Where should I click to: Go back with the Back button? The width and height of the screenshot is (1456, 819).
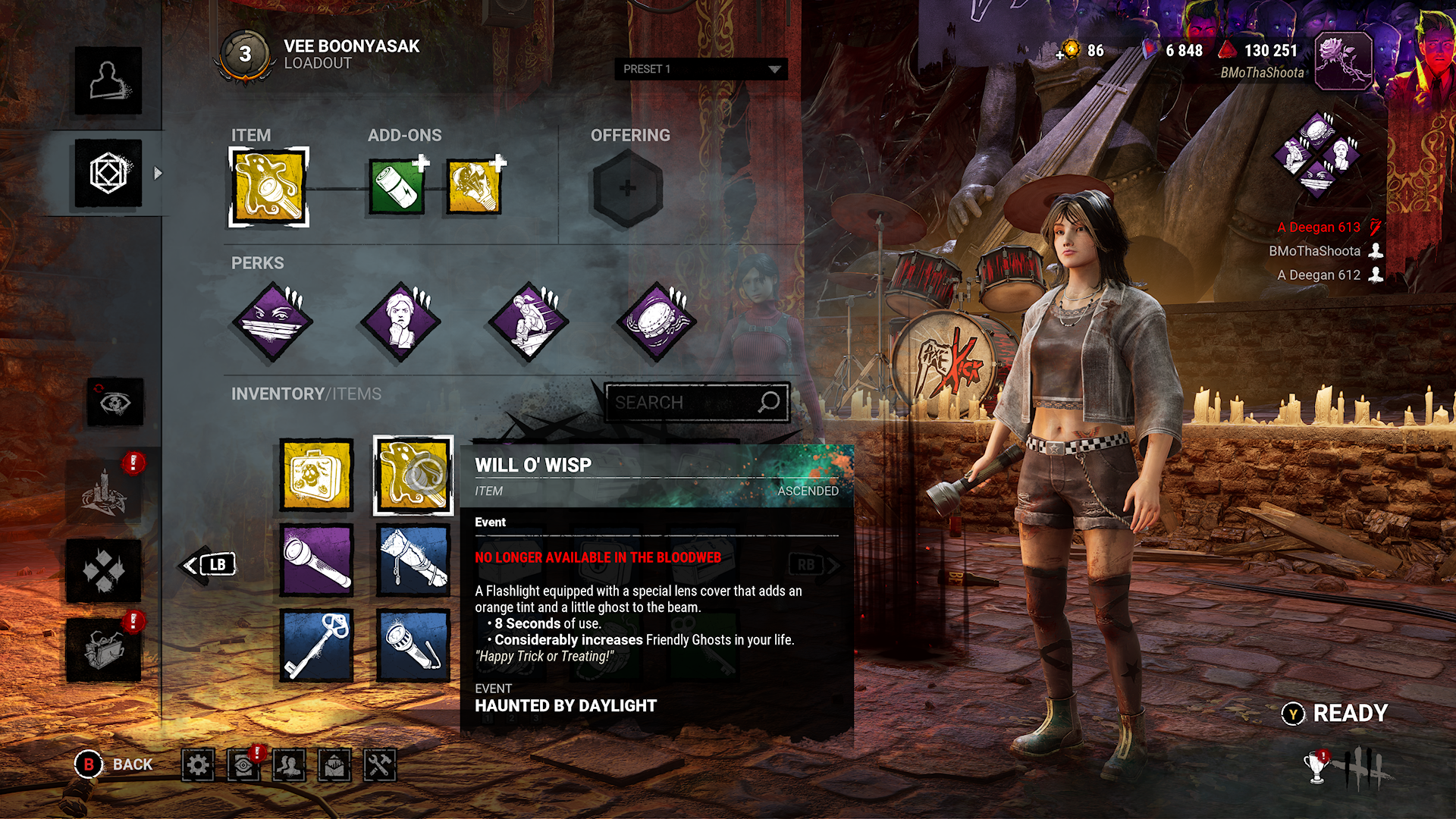(x=115, y=764)
